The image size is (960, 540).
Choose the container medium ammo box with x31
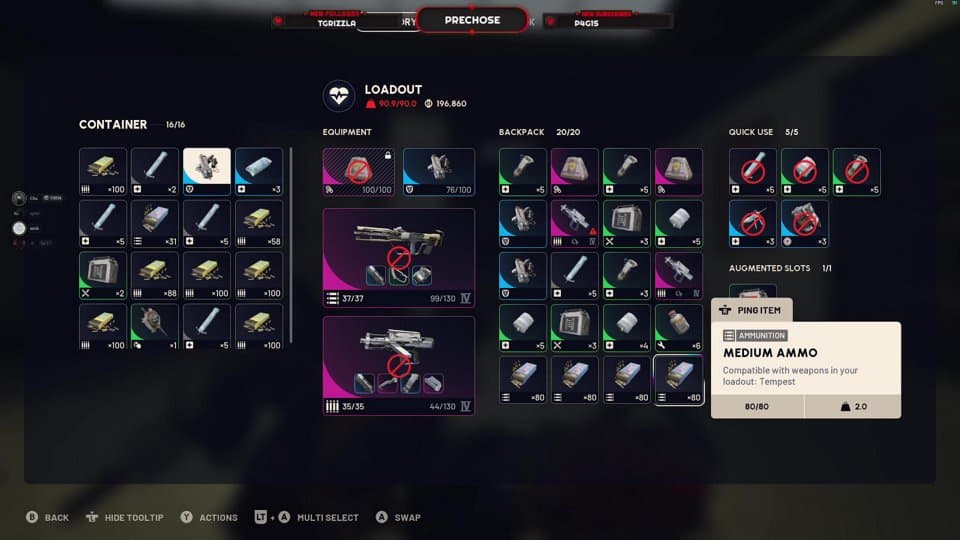point(155,224)
